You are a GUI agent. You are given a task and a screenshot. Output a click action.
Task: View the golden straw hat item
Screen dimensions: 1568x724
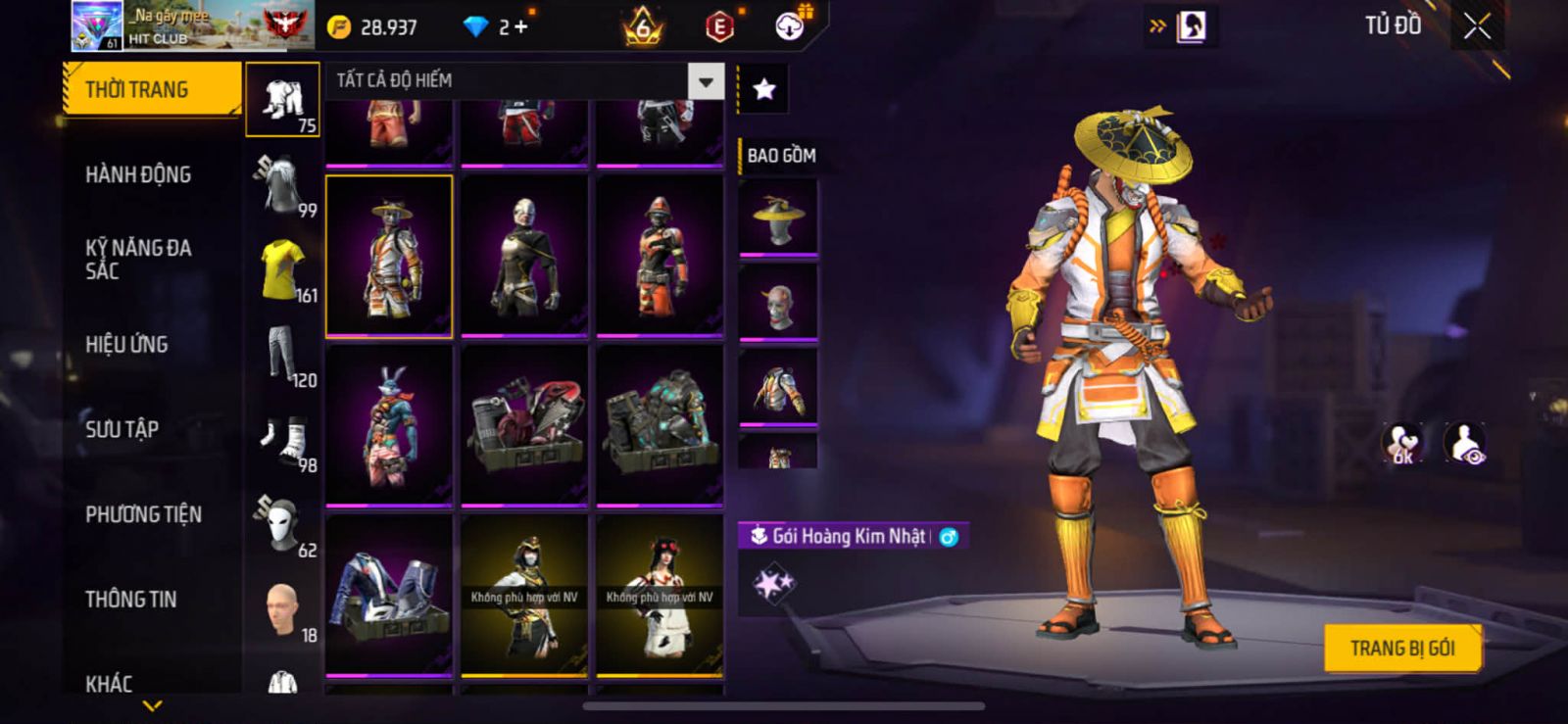(x=778, y=217)
